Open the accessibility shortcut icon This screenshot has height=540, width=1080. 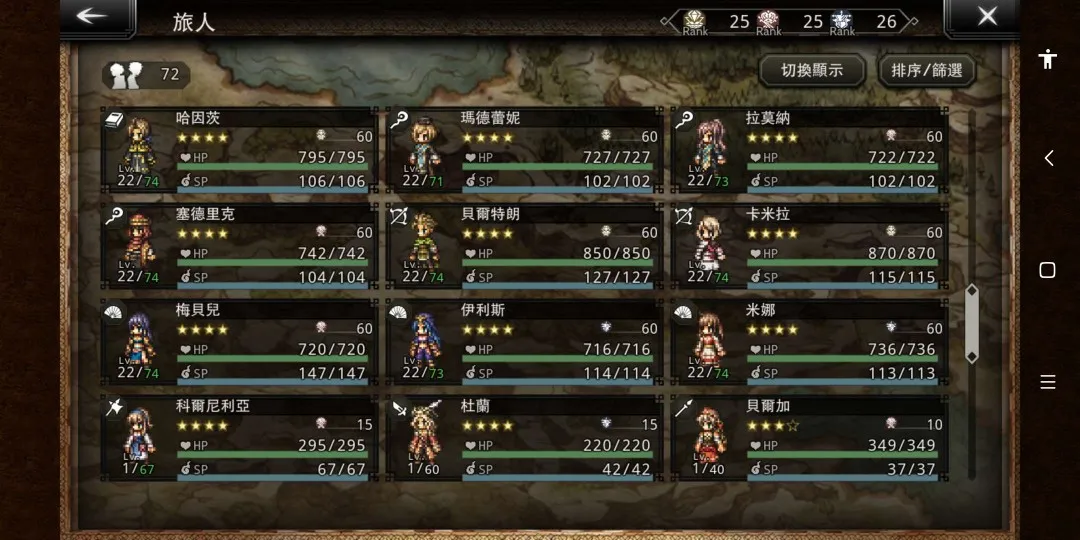1047,59
